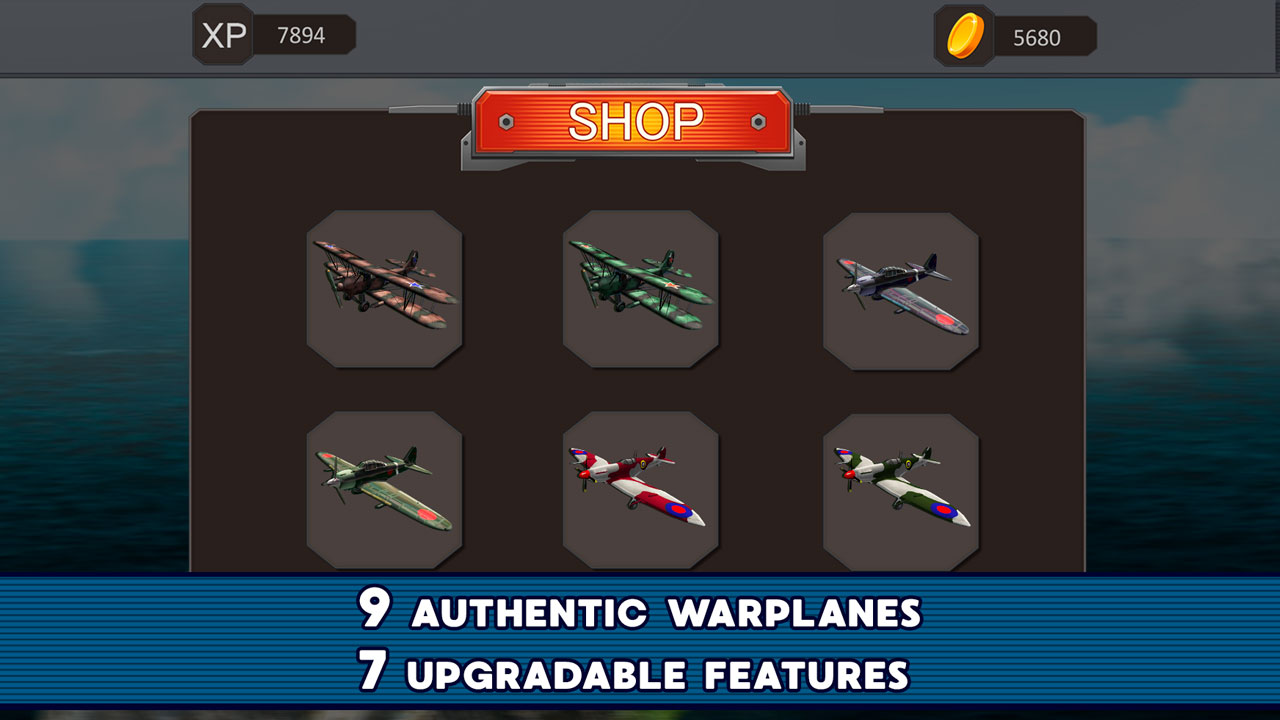Select the green Spitfire bottom right
1280x720 pixels.
coord(901,490)
